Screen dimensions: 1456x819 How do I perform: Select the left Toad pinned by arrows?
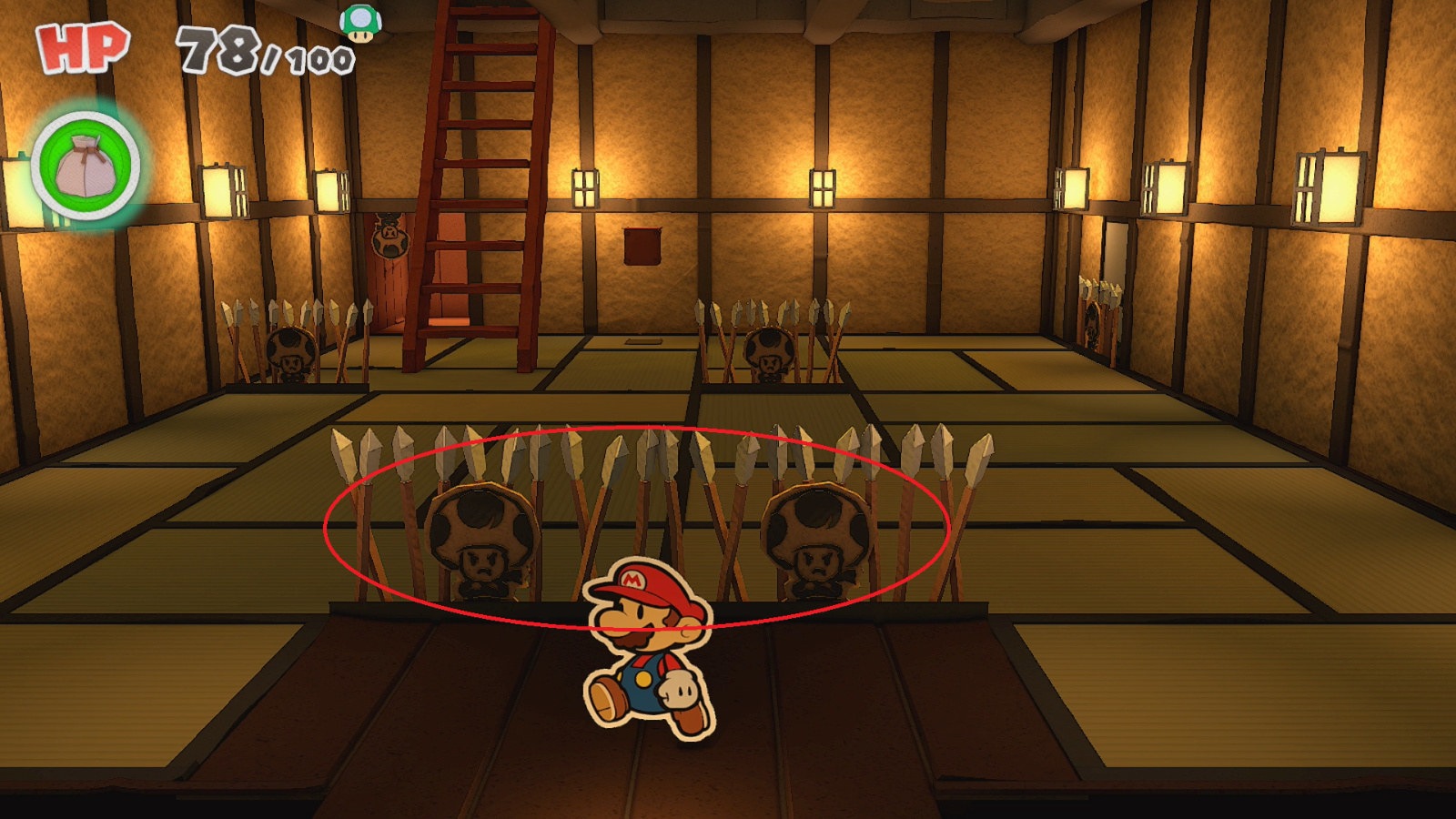click(x=480, y=537)
